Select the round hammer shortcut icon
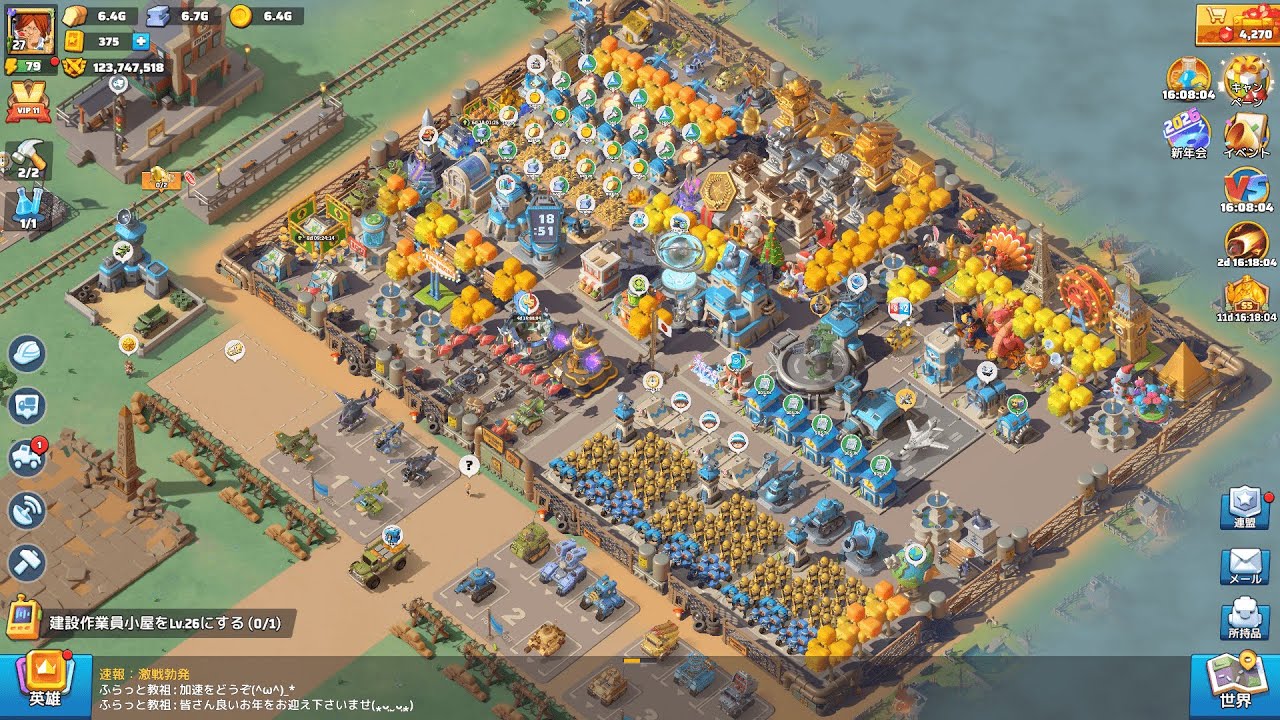This screenshot has width=1280, height=720. (x=27, y=562)
